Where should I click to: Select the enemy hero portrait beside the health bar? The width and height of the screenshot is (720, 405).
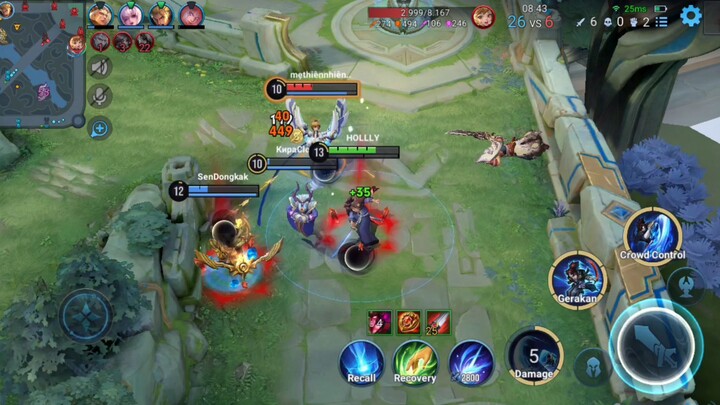click(x=483, y=17)
